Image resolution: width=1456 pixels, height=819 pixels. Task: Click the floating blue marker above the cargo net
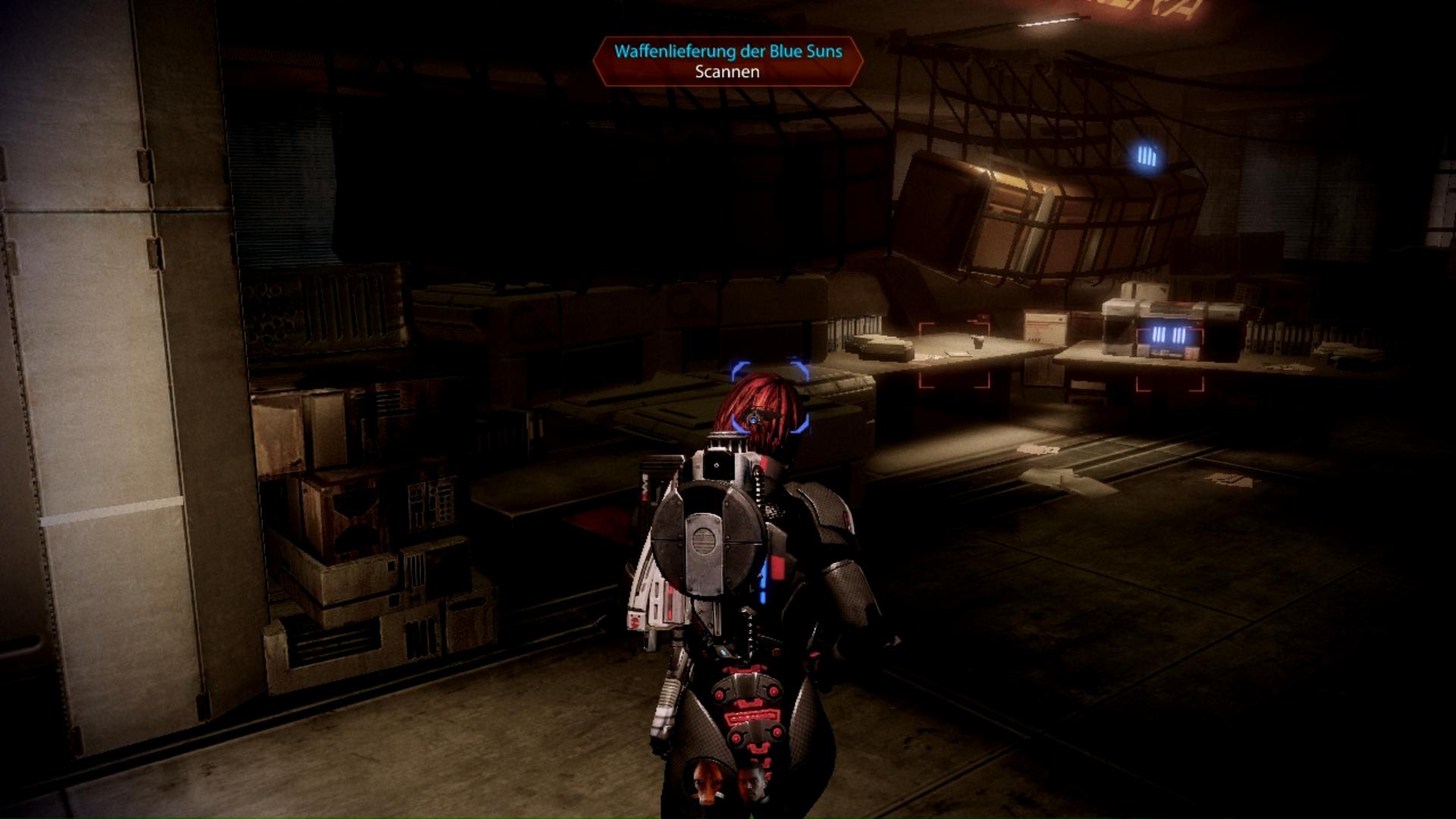click(1147, 157)
